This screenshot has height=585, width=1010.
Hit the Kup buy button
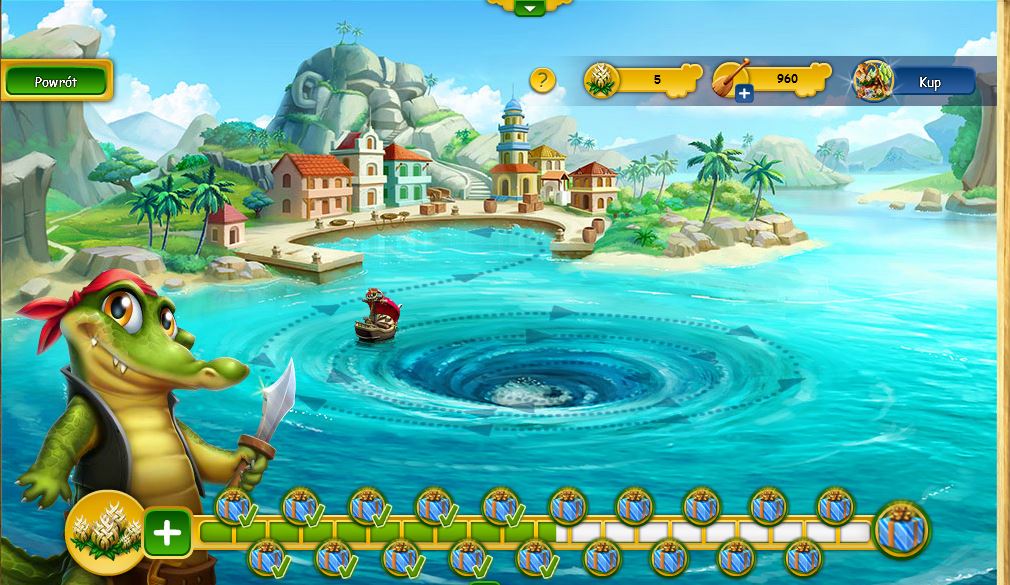click(929, 82)
